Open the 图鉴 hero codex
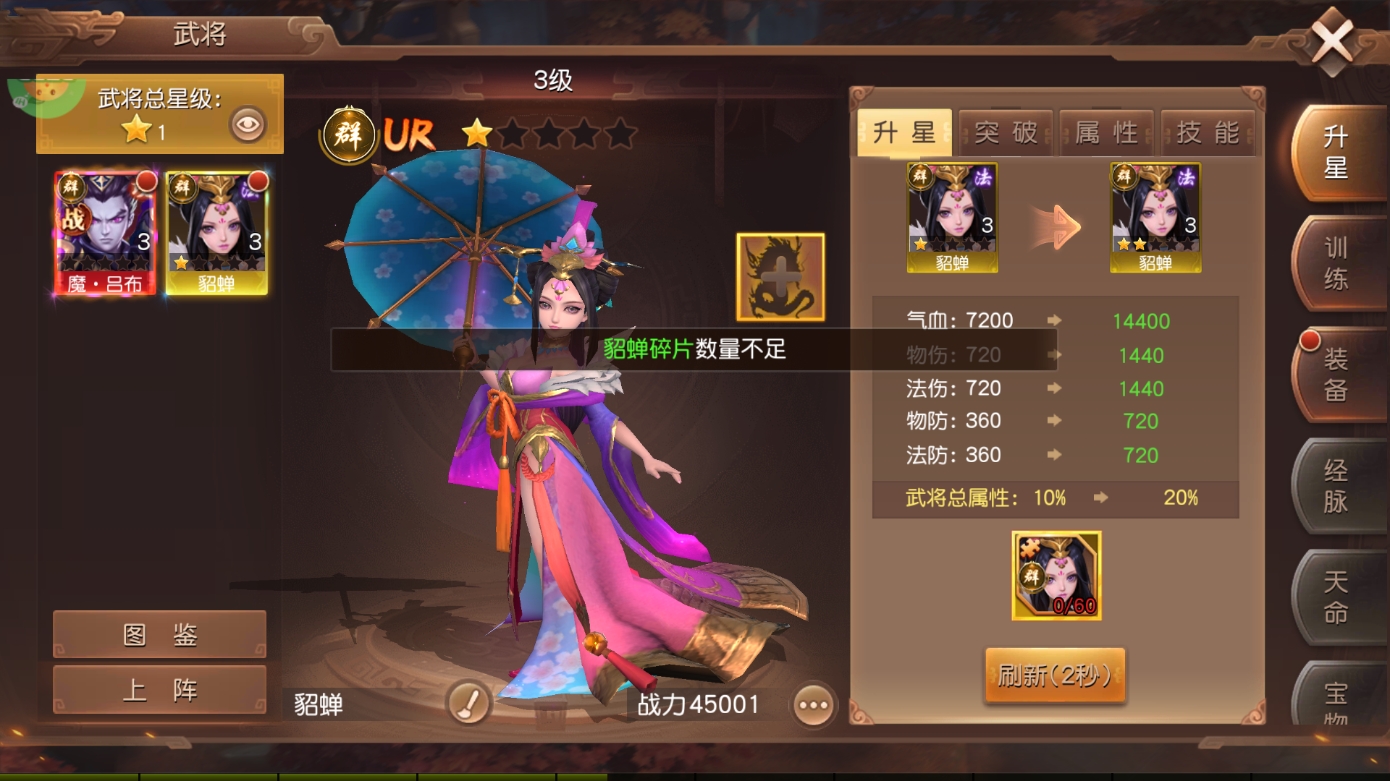The image size is (1390, 781). (x=160, y=635)
